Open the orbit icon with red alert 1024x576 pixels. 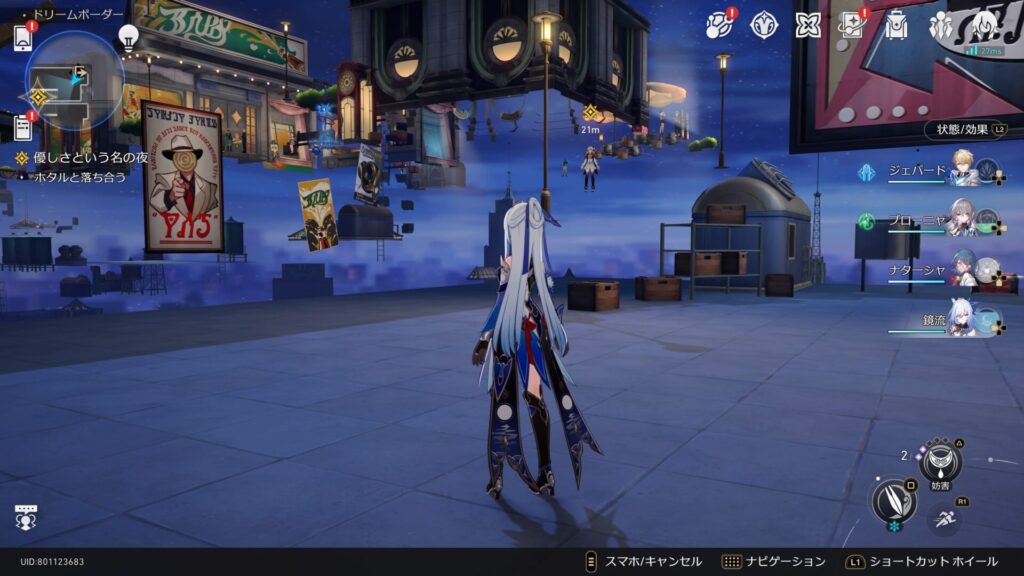pos(720,26)
